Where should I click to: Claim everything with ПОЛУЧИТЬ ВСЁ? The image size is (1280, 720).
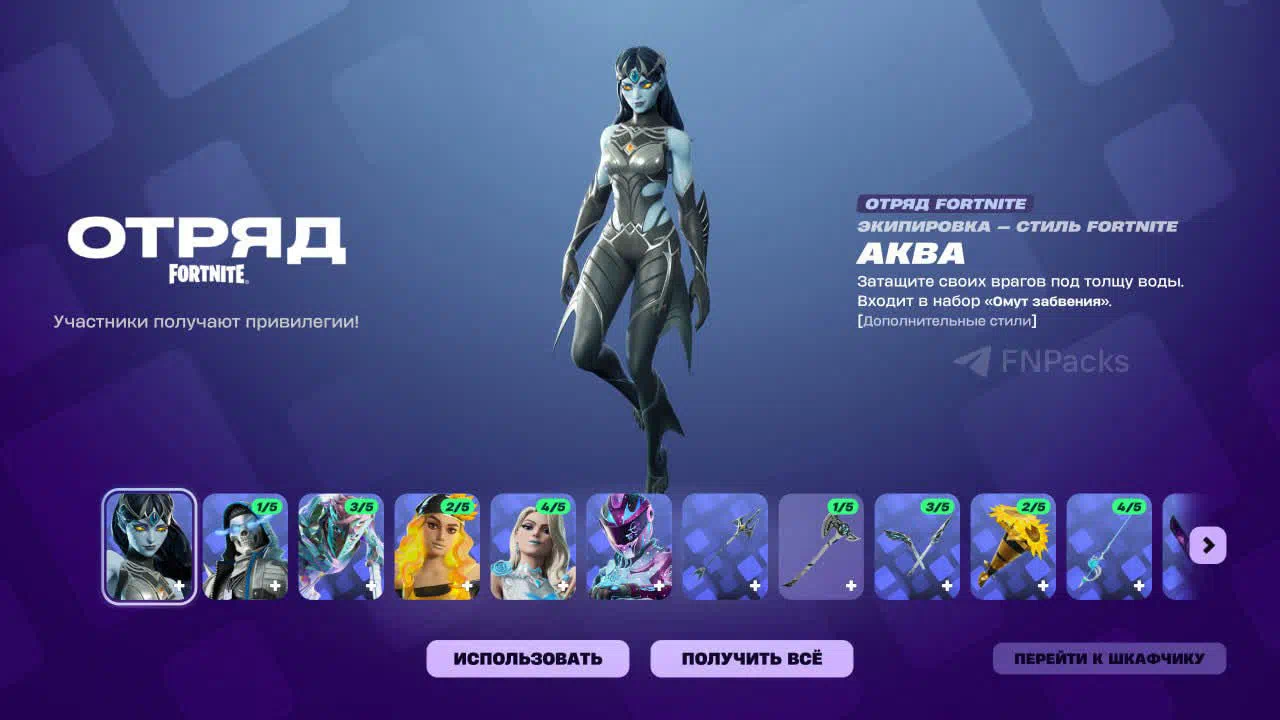[x=751, y=659]
